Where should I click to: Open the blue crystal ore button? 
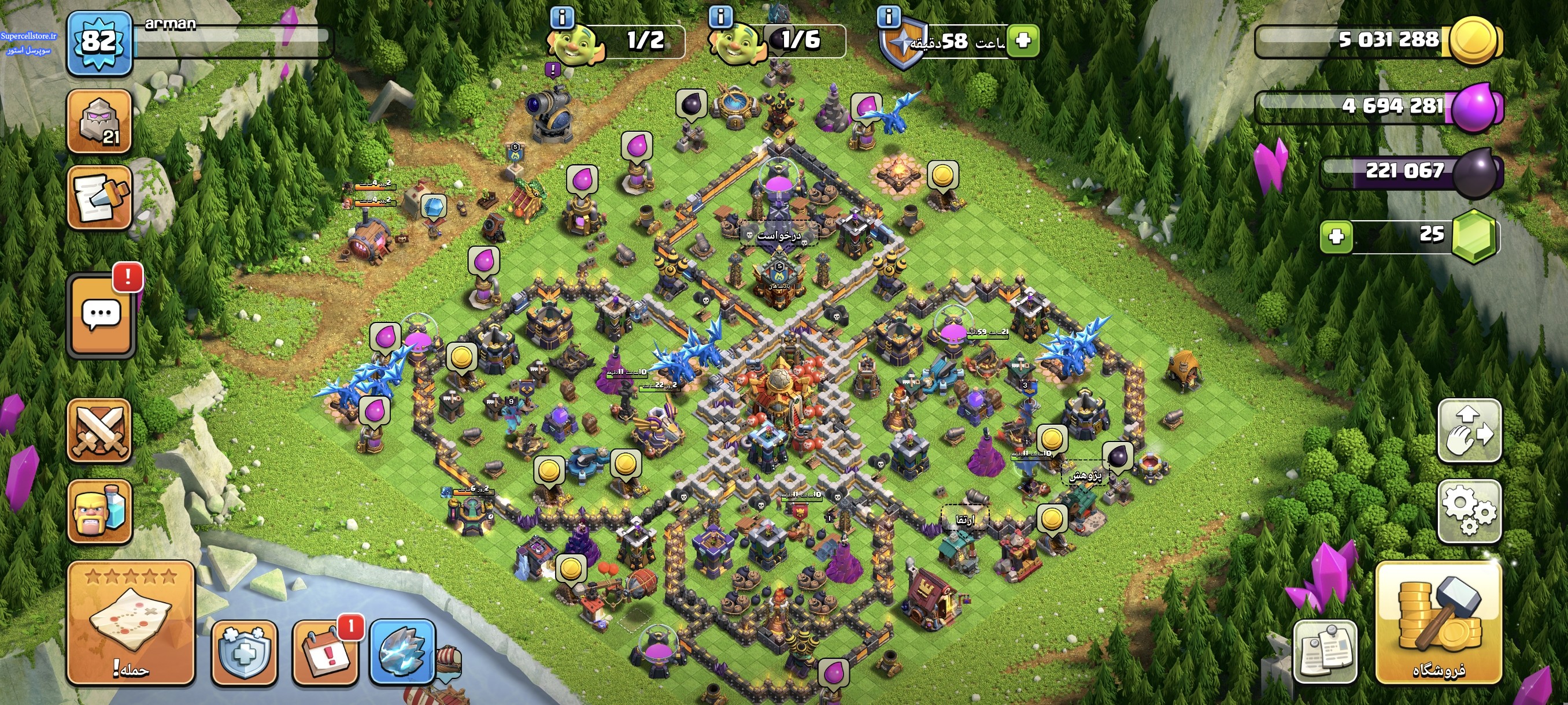click(x=402, y=652)
